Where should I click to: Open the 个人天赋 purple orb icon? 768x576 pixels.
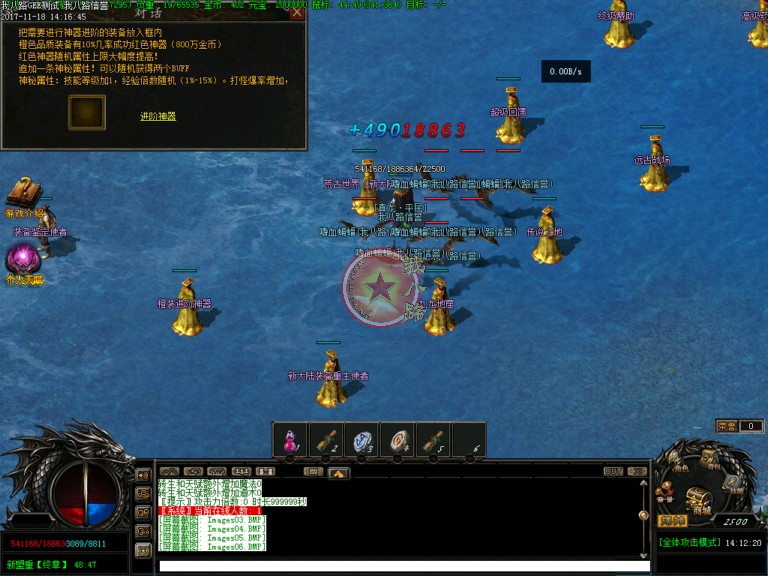pos(22,260)
